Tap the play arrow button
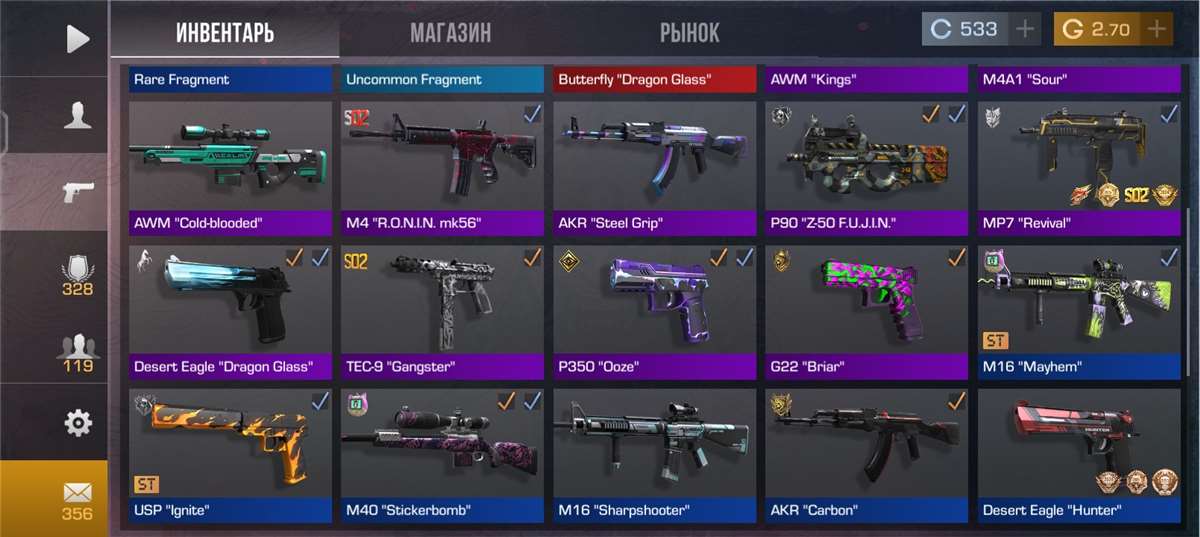 [x=77, y=38]
